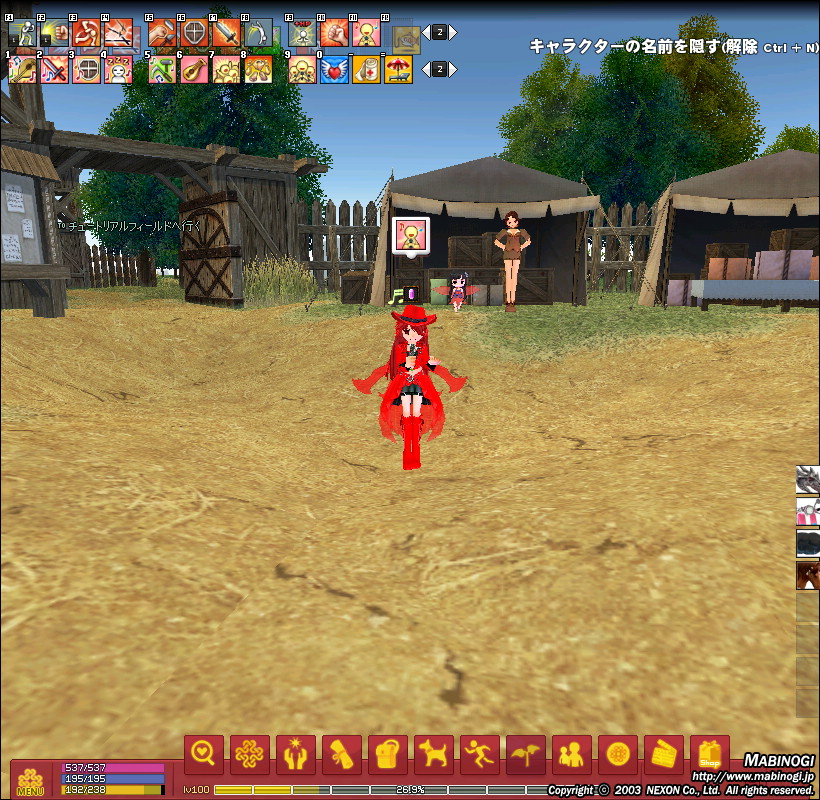
Task: Select the brown horse pet thumbnail
Action: (808, 576)
